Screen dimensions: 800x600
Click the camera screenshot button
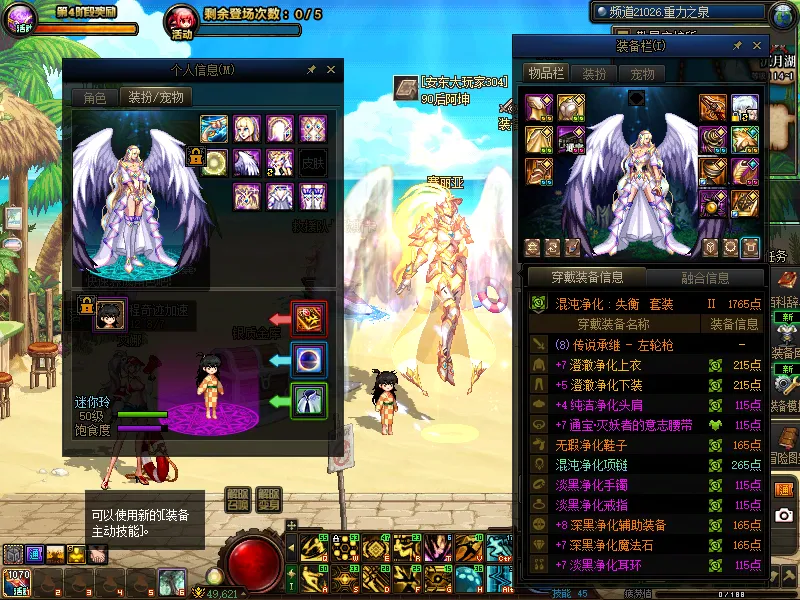pos(785,515)
